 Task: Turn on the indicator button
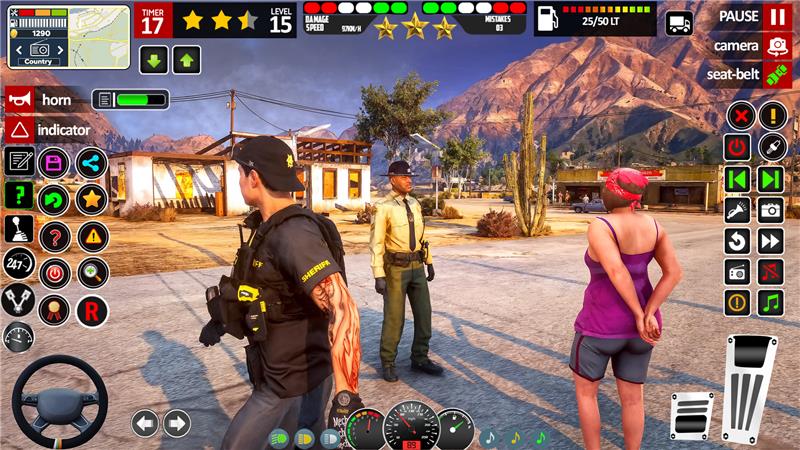(x=19, y=130)
